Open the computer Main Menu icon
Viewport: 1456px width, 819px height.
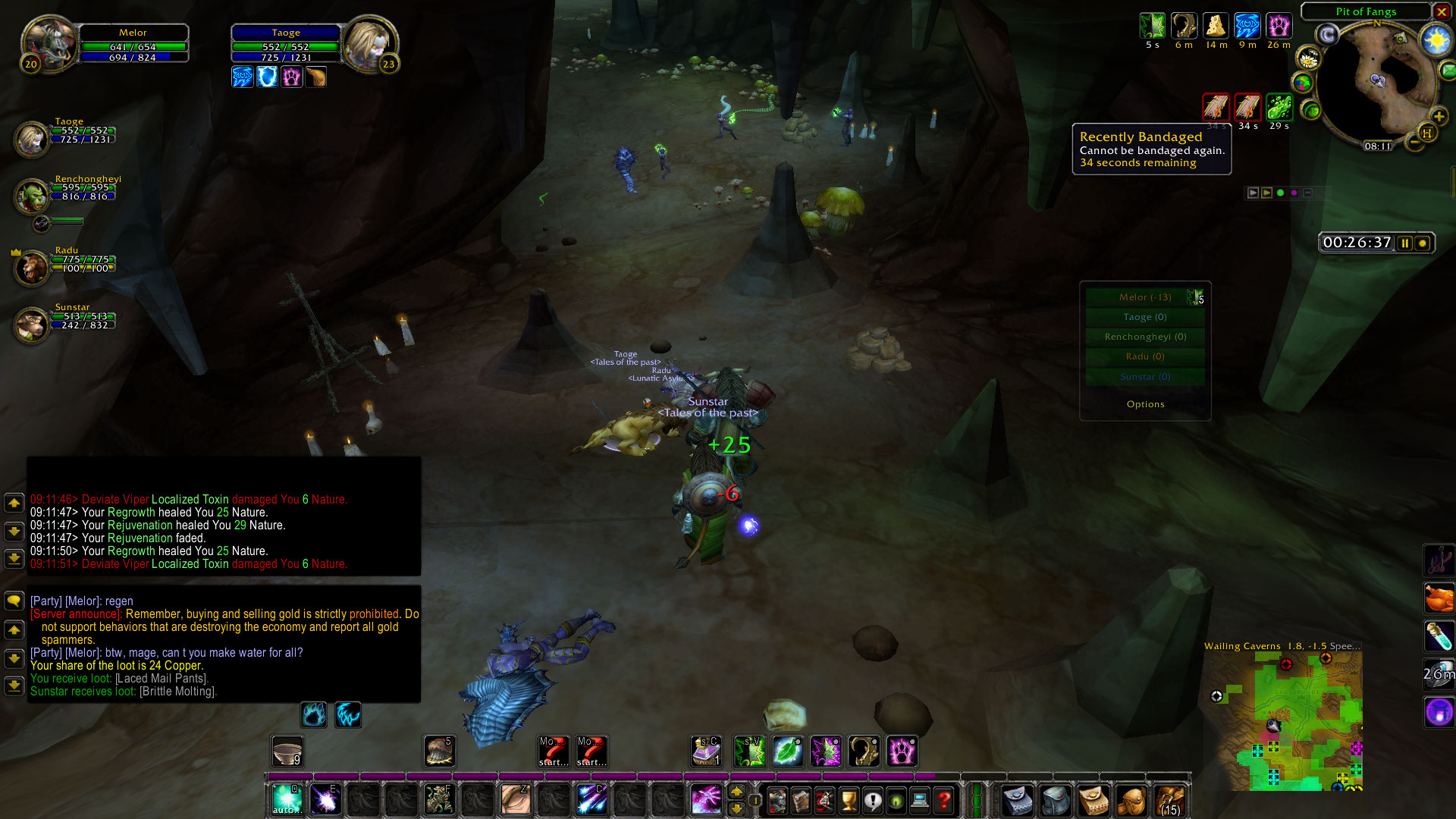pyautogui.click(x=919, y=800)
